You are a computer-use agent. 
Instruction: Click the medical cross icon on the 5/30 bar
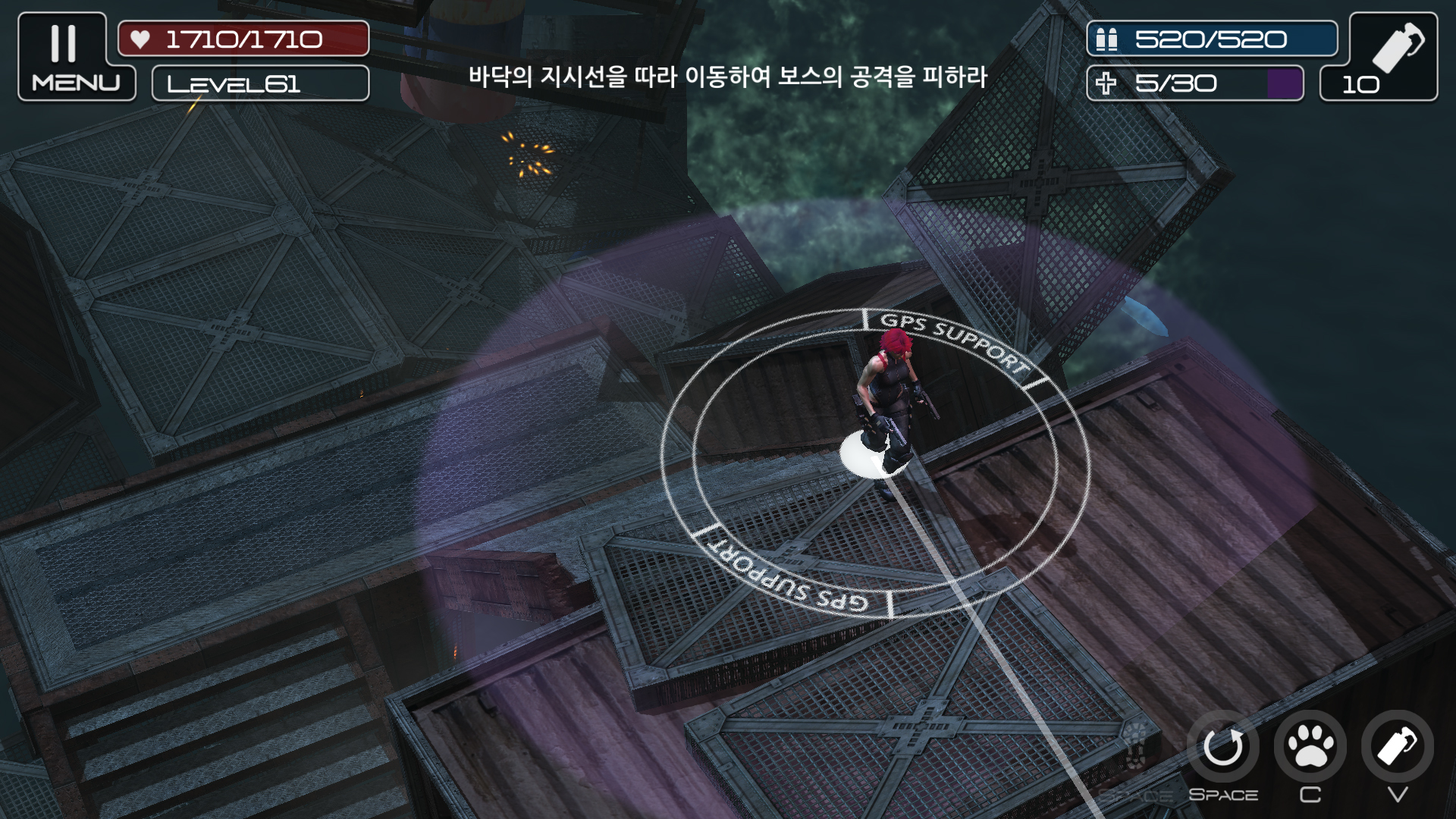(x=1107, y=82)
